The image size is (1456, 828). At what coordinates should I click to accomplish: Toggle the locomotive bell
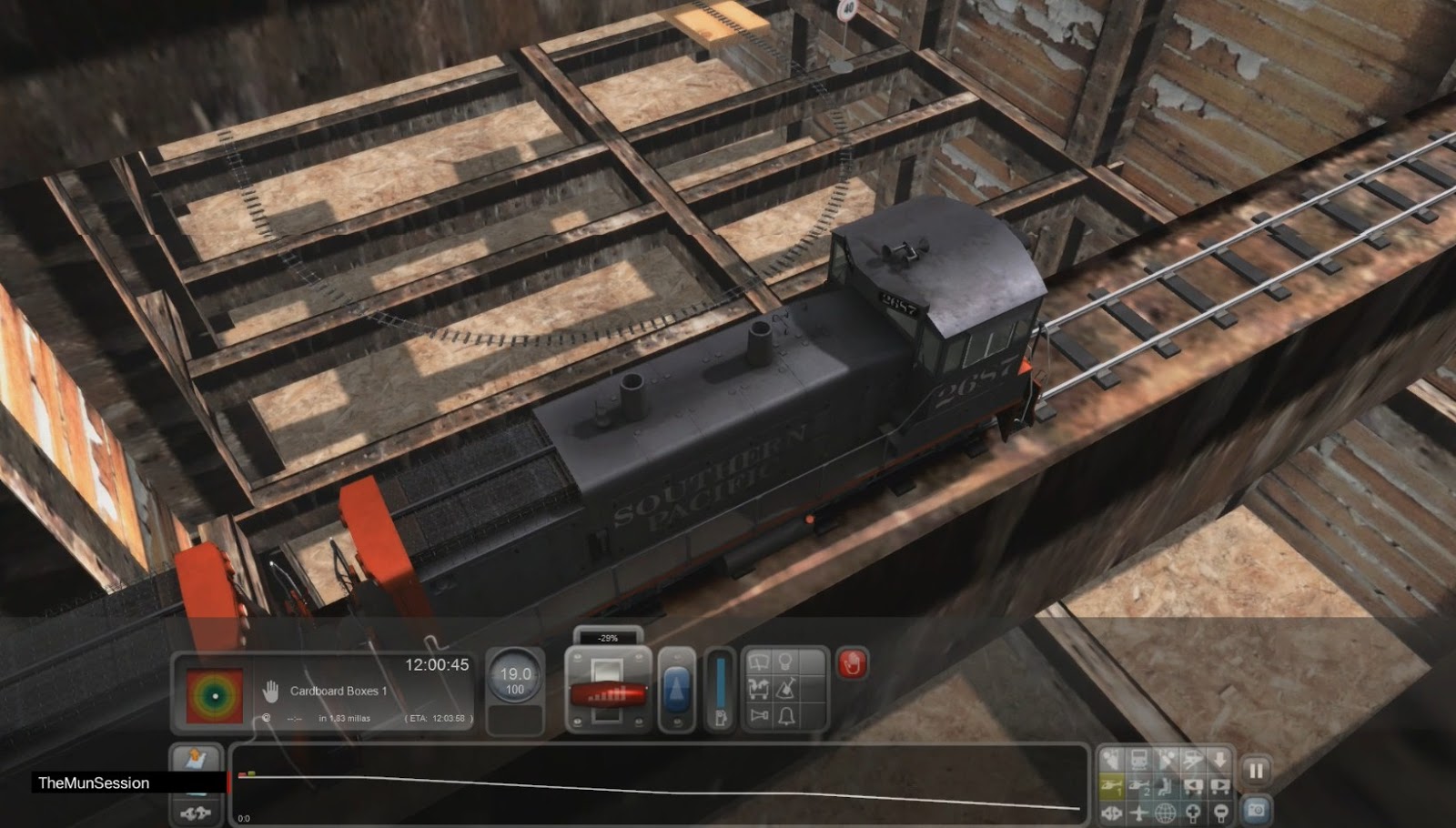pos(786,716)
